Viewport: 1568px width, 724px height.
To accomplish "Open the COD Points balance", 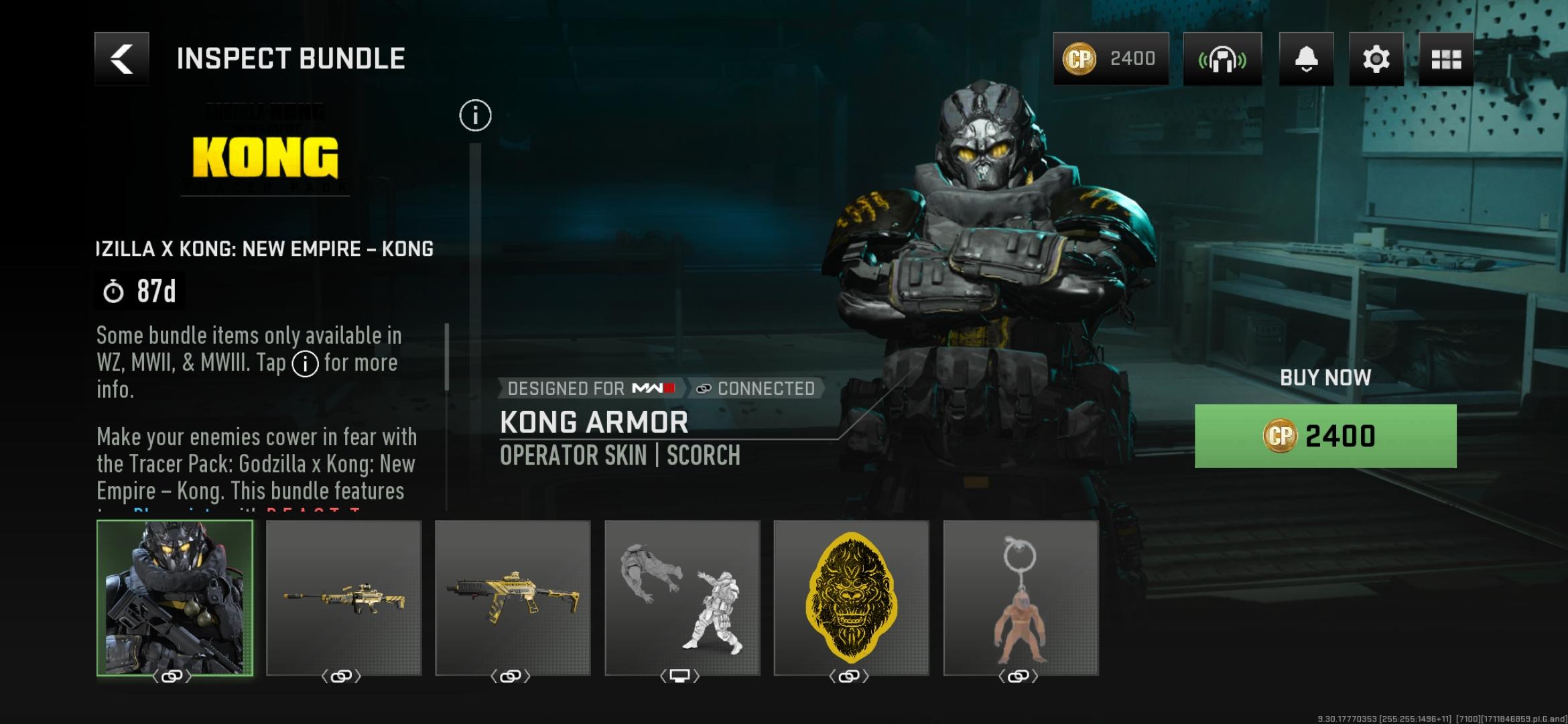I will pos(1110,59).
